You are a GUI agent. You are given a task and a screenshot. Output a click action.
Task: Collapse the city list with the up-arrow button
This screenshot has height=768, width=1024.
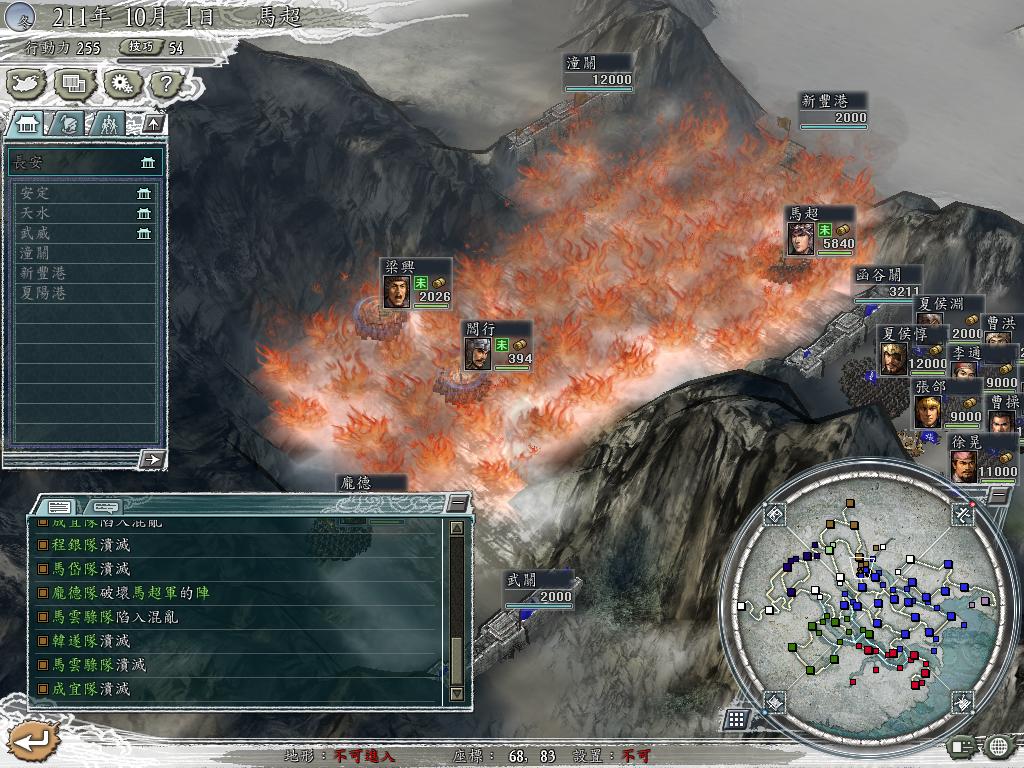pos(152,124)
